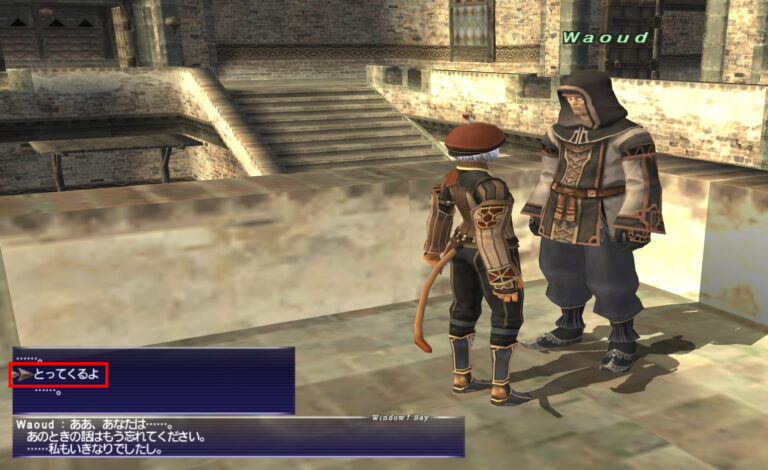768x470 pixels.
Task: Select the 「……。」 reply beneath とってくるよ
Action: [x=48, y=392]
